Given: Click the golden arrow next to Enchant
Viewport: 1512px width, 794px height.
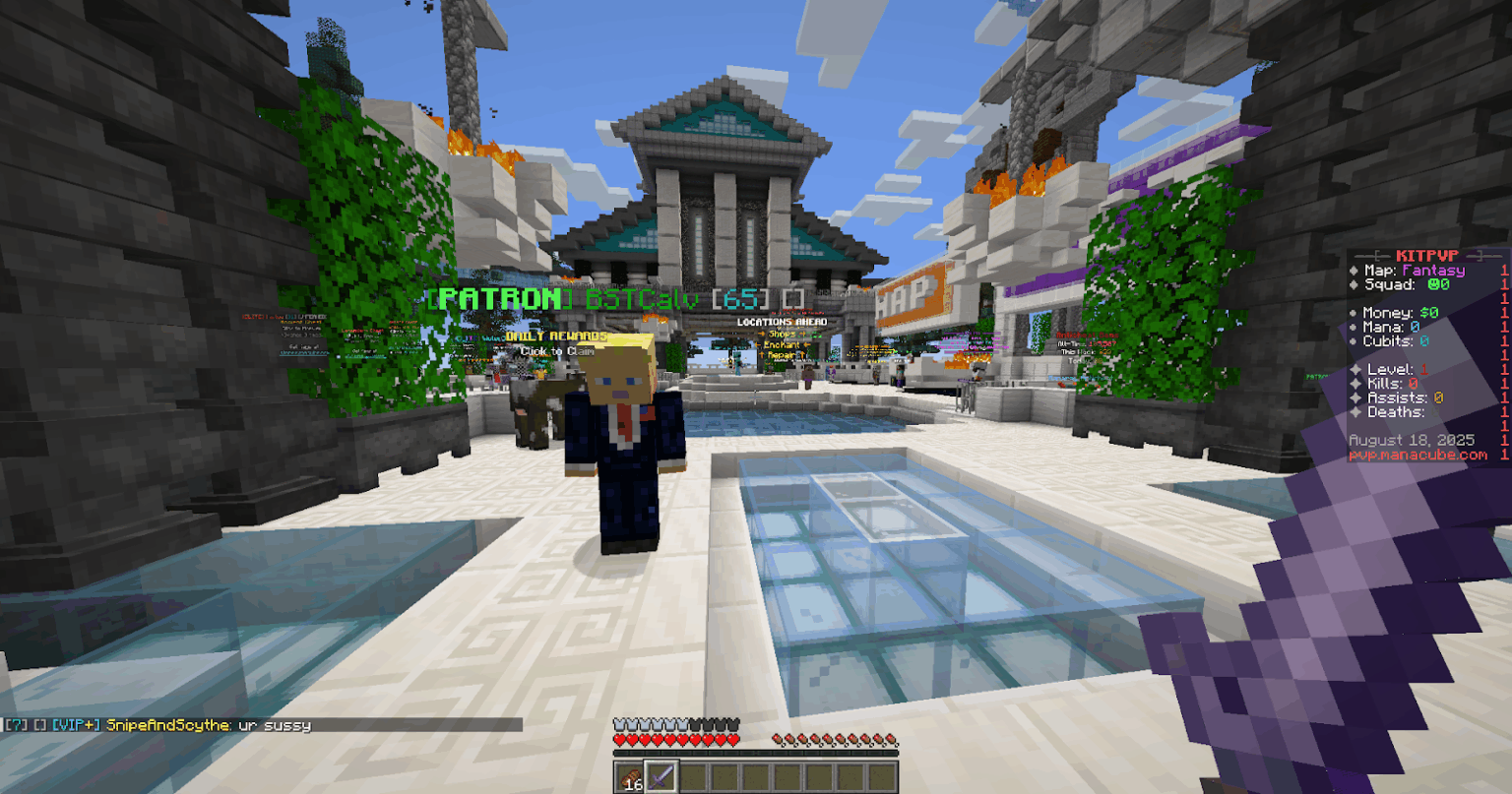Looking at the screenshot, I should [x=758, y=345].
